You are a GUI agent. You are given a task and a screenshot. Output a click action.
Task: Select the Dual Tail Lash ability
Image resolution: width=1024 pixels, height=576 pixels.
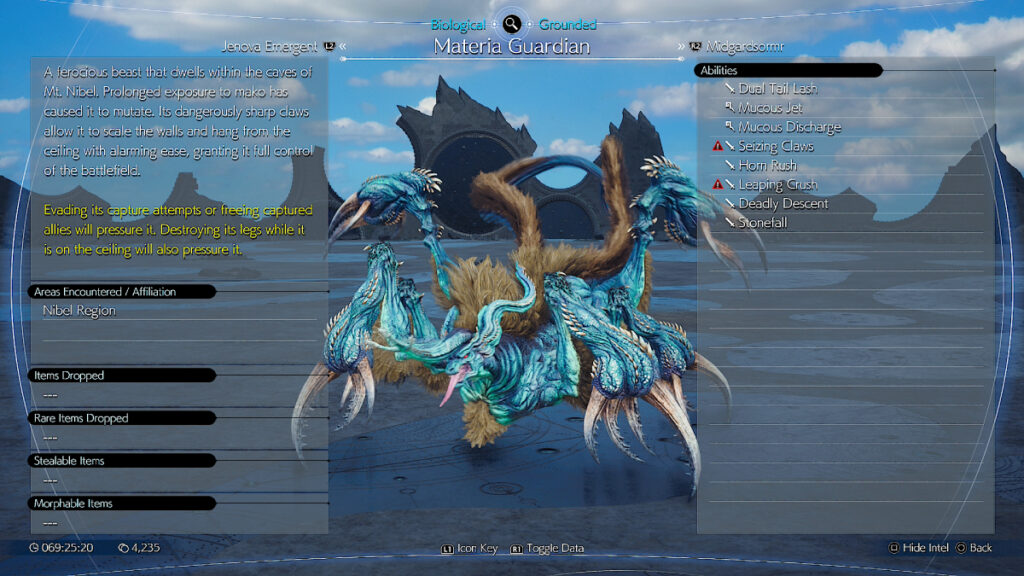[777, 89]
